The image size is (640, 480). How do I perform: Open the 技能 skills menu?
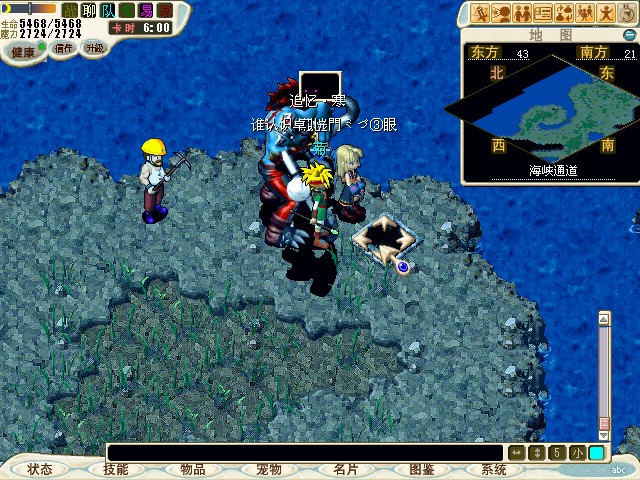(116, 469)
